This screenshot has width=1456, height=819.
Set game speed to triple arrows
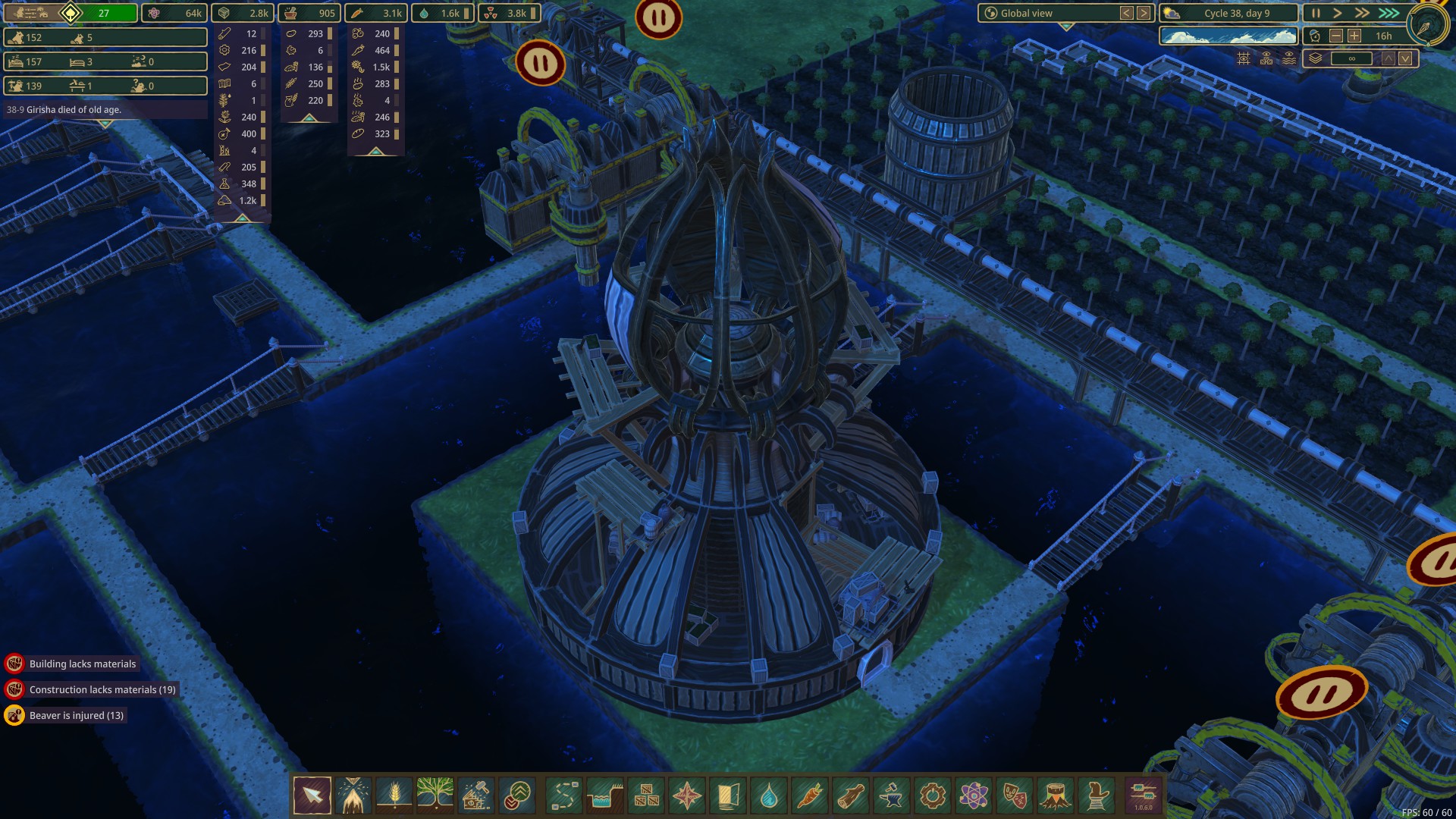[x=1389, y=13]
